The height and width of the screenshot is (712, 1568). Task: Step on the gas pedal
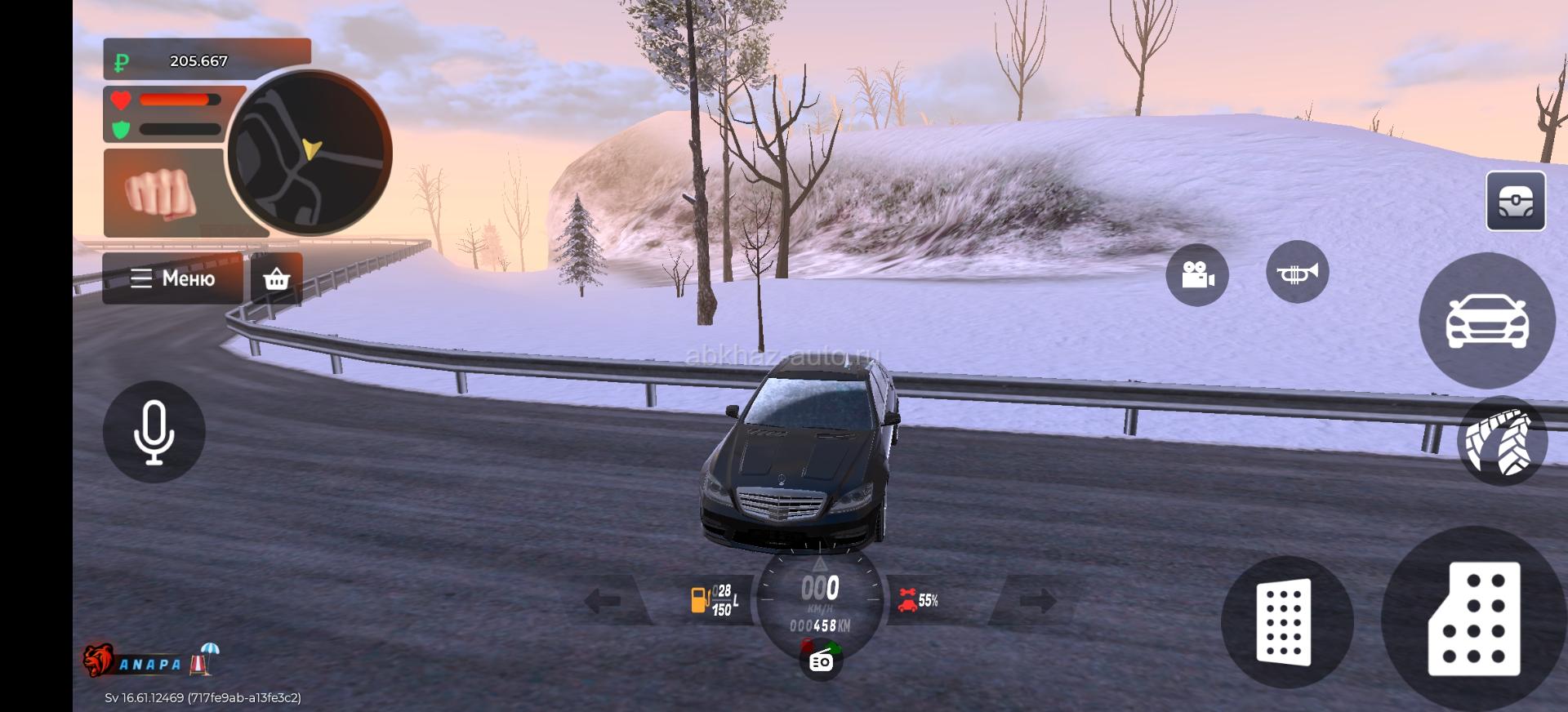pos(1473,620)
